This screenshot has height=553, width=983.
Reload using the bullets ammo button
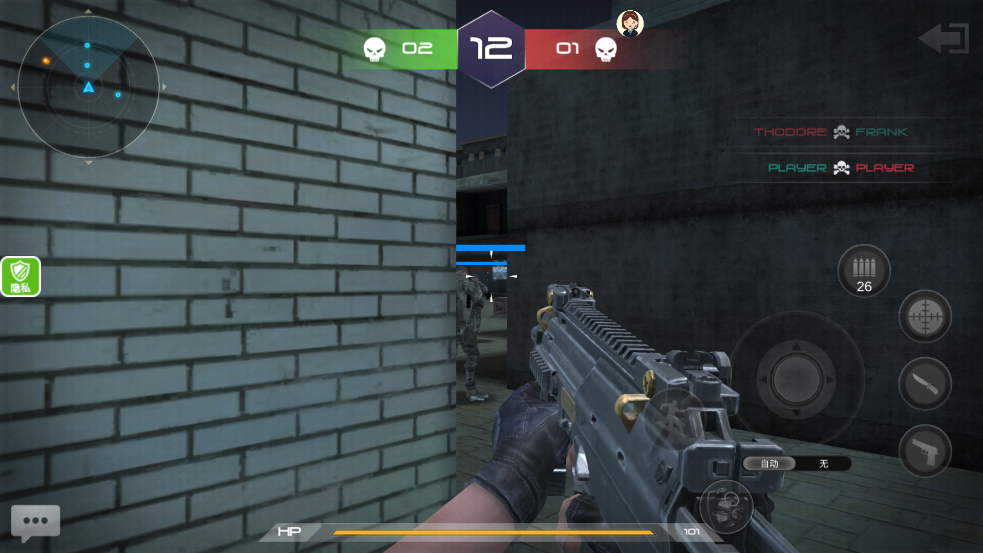pos(864,271)
